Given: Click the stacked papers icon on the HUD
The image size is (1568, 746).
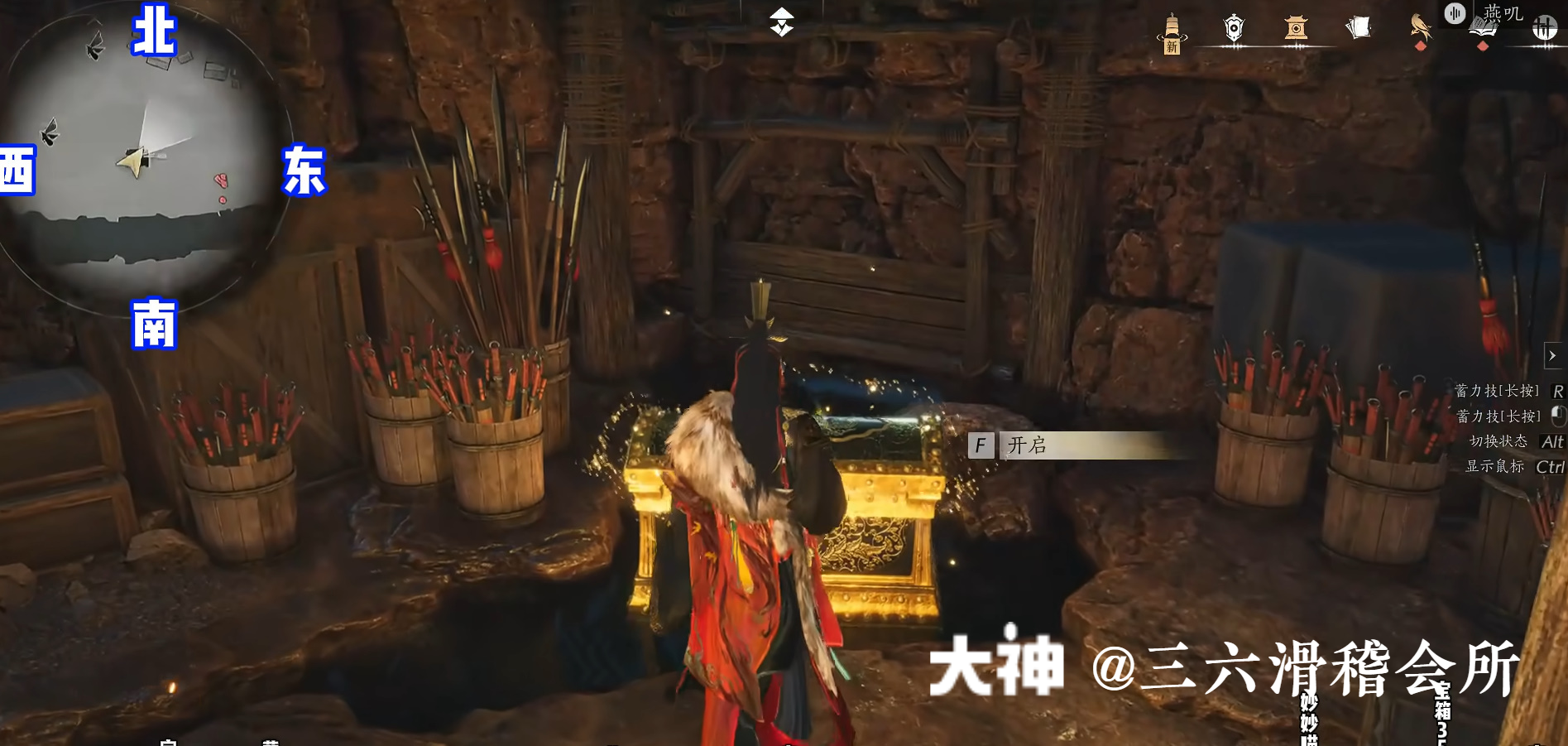Looking at the screenshot, I should pos(1359,27).
